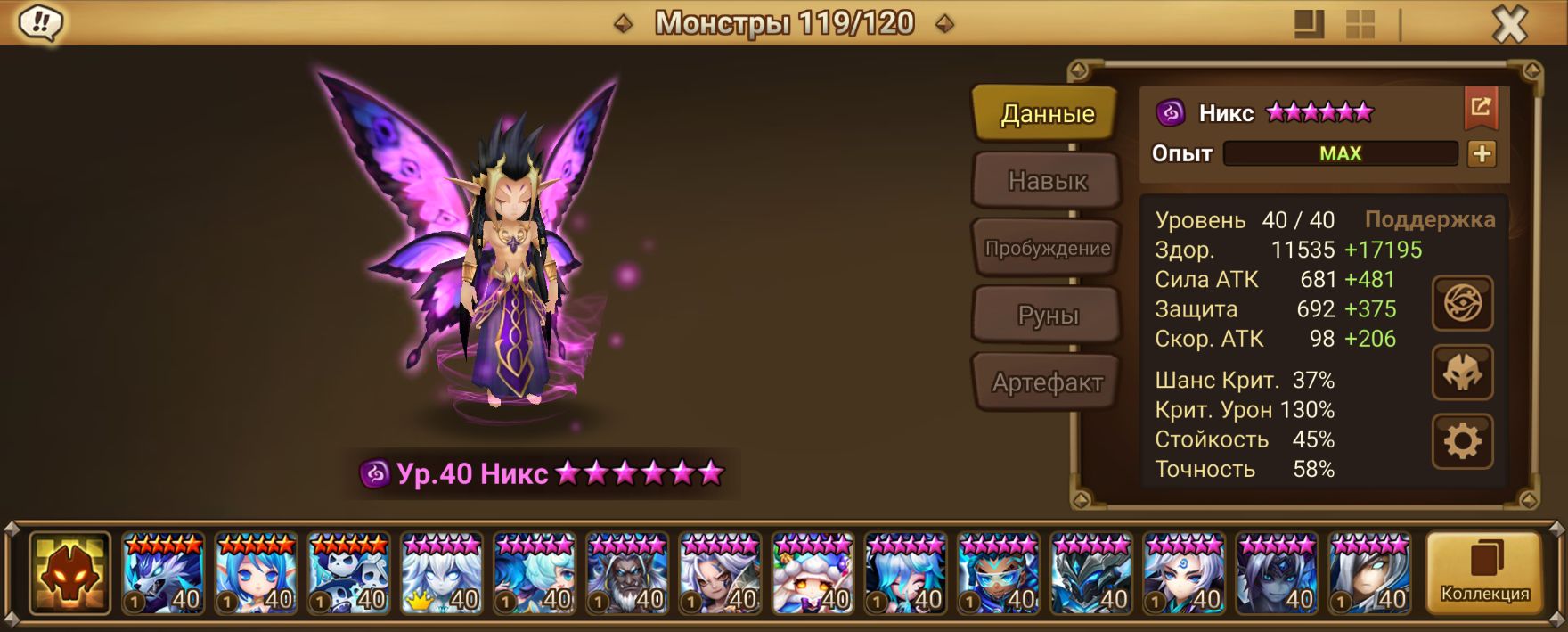This screenshot has width=1568, height=632.
Task: Switch to the four-square grid view
Action: click(x=1360, y=24)
